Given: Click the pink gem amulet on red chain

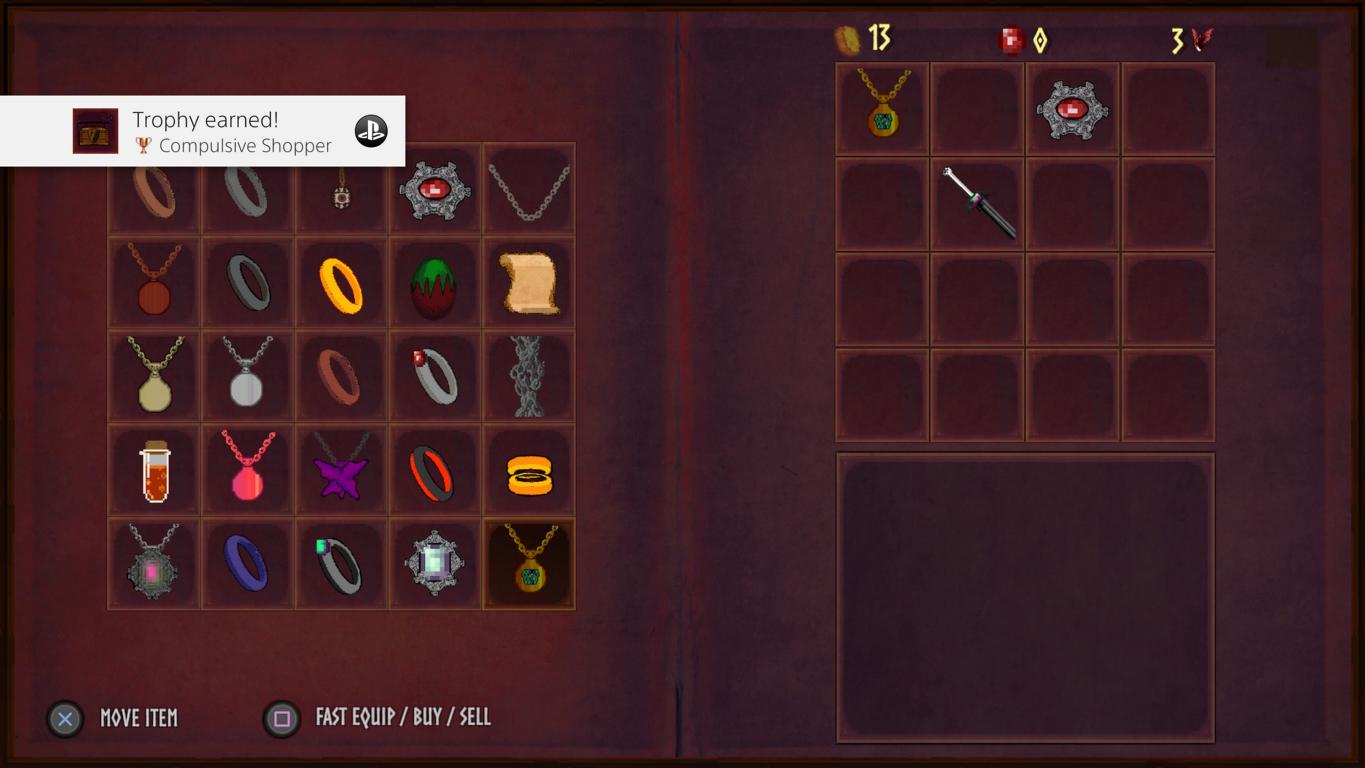Looking at the screenshot, I should click(247, 471).
